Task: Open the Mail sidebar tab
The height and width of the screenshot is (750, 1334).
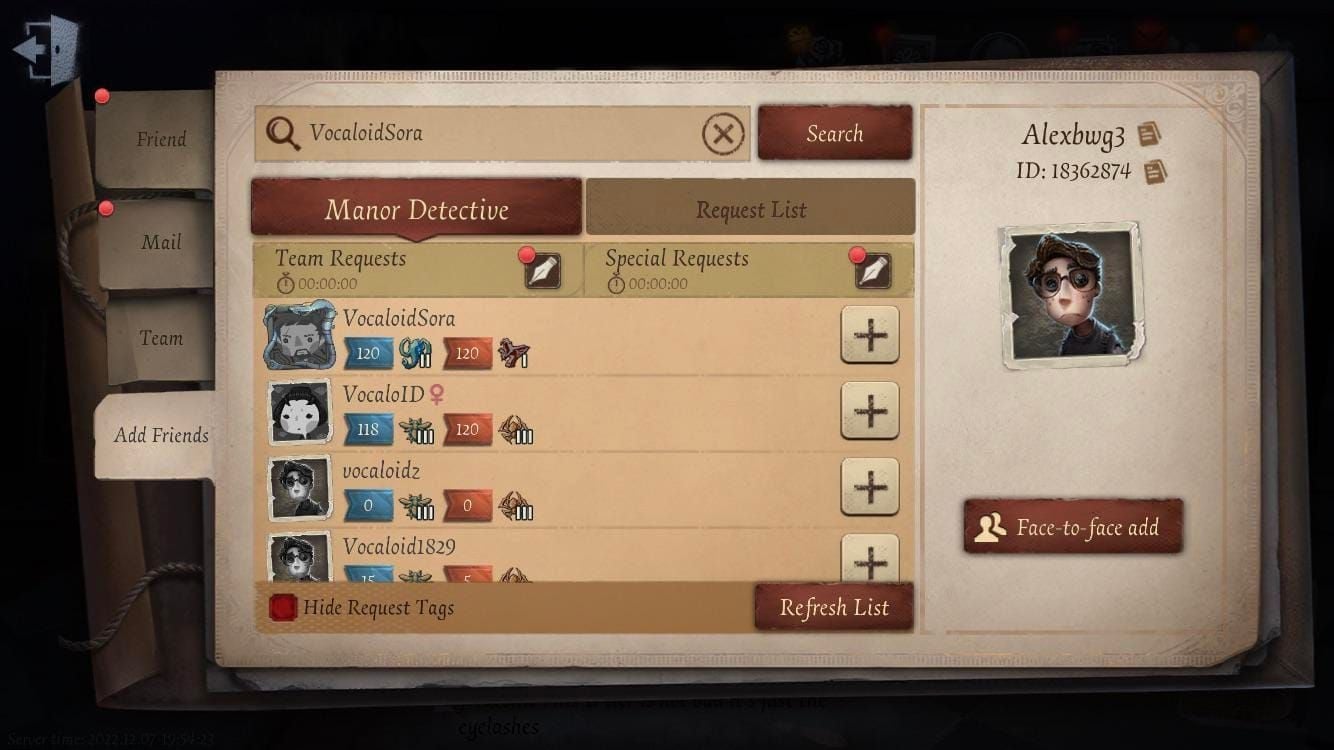Action: tap(160, 241)
